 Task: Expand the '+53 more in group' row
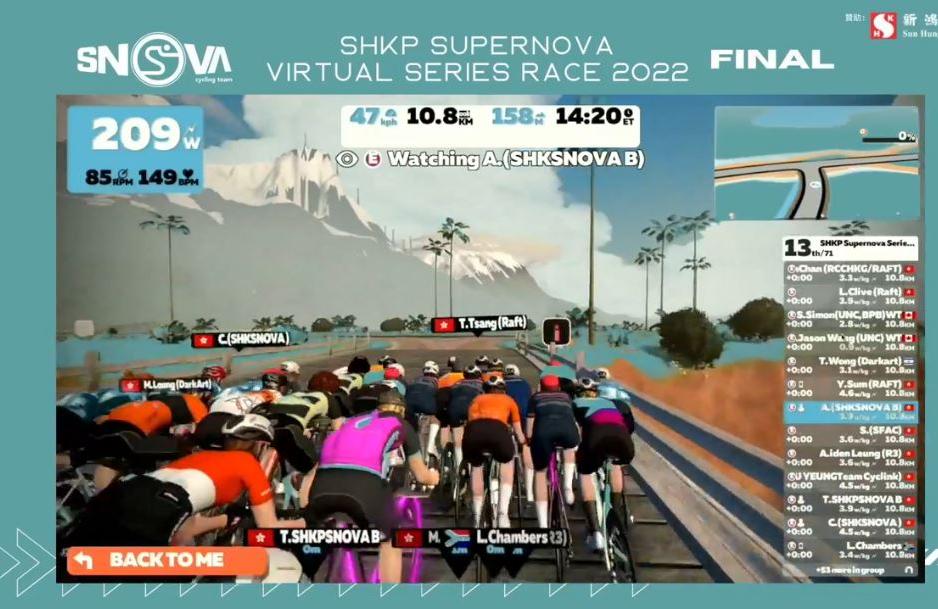(x=851, y=568)
